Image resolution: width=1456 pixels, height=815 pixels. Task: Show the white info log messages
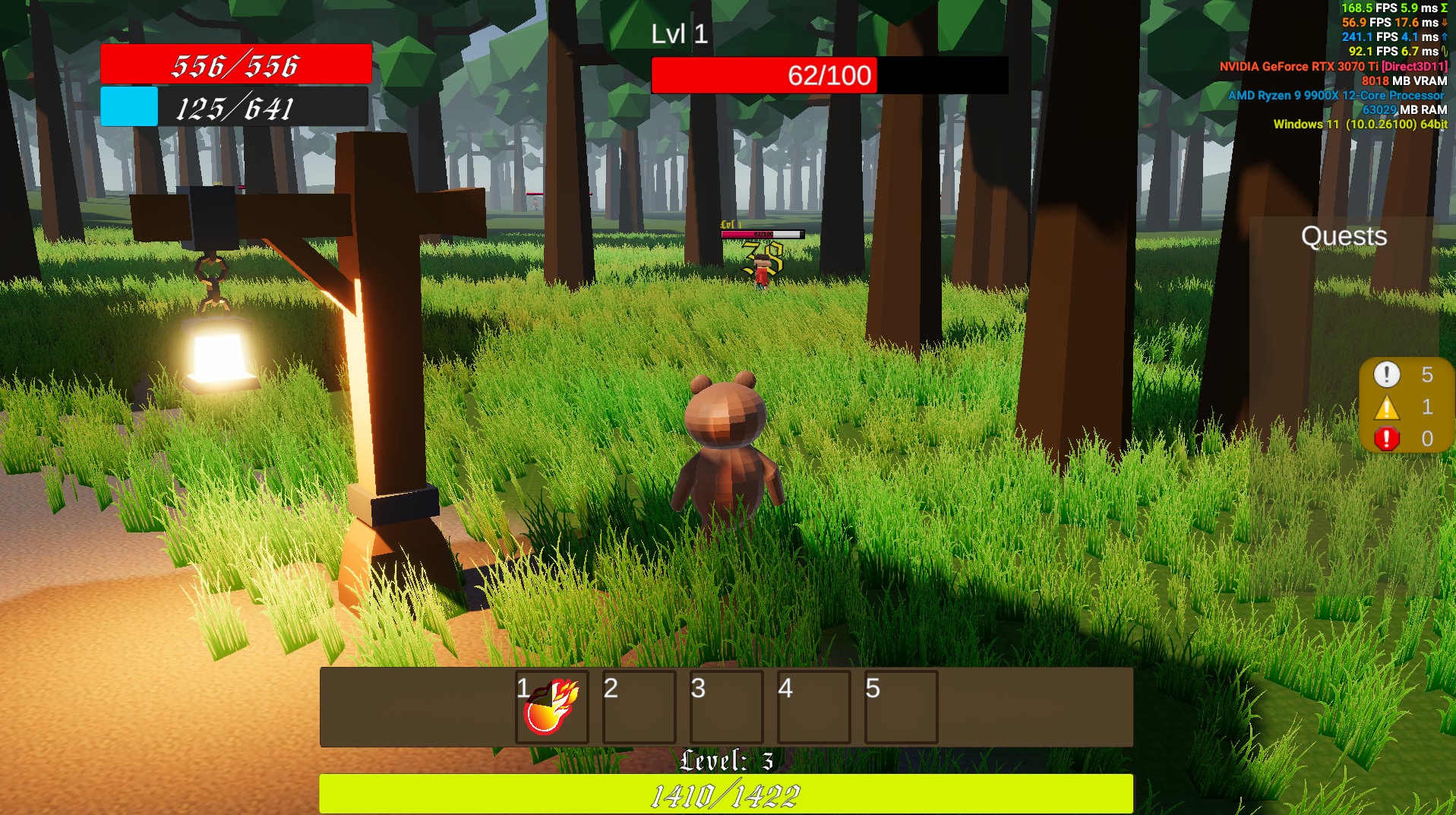click(x=1387, y=374)
